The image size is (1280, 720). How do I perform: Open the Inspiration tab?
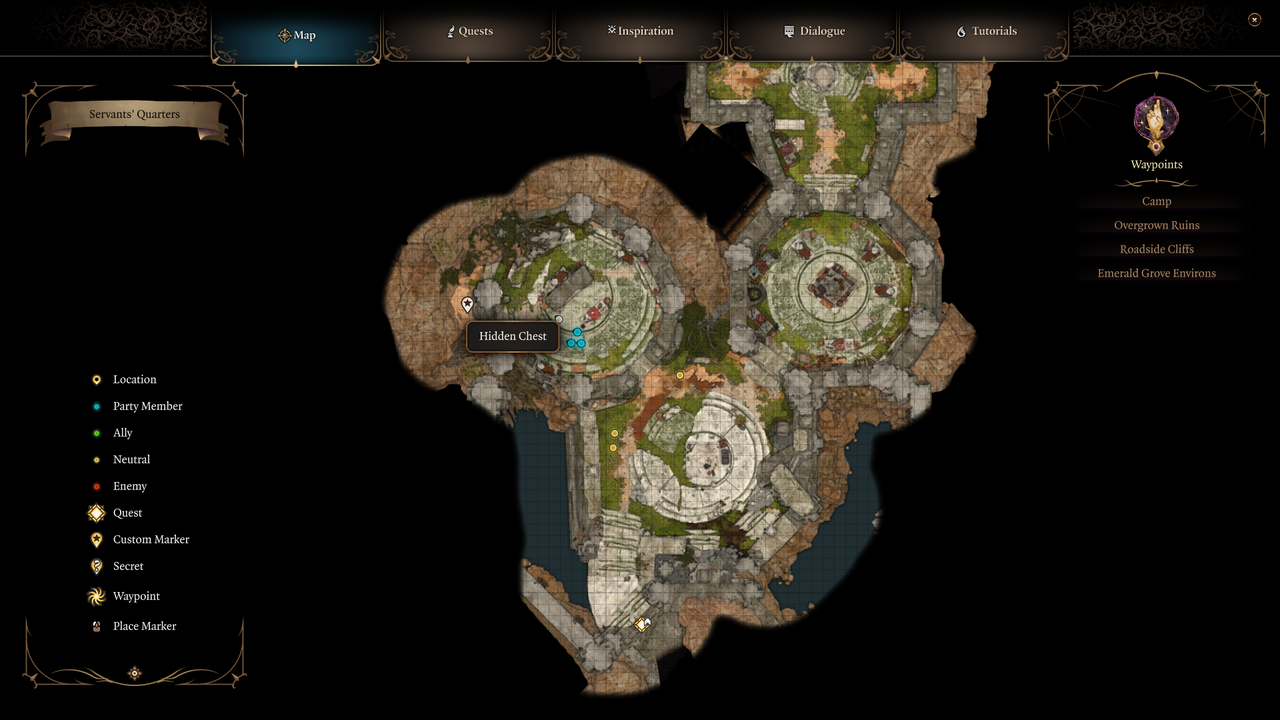tap(640, 31)
